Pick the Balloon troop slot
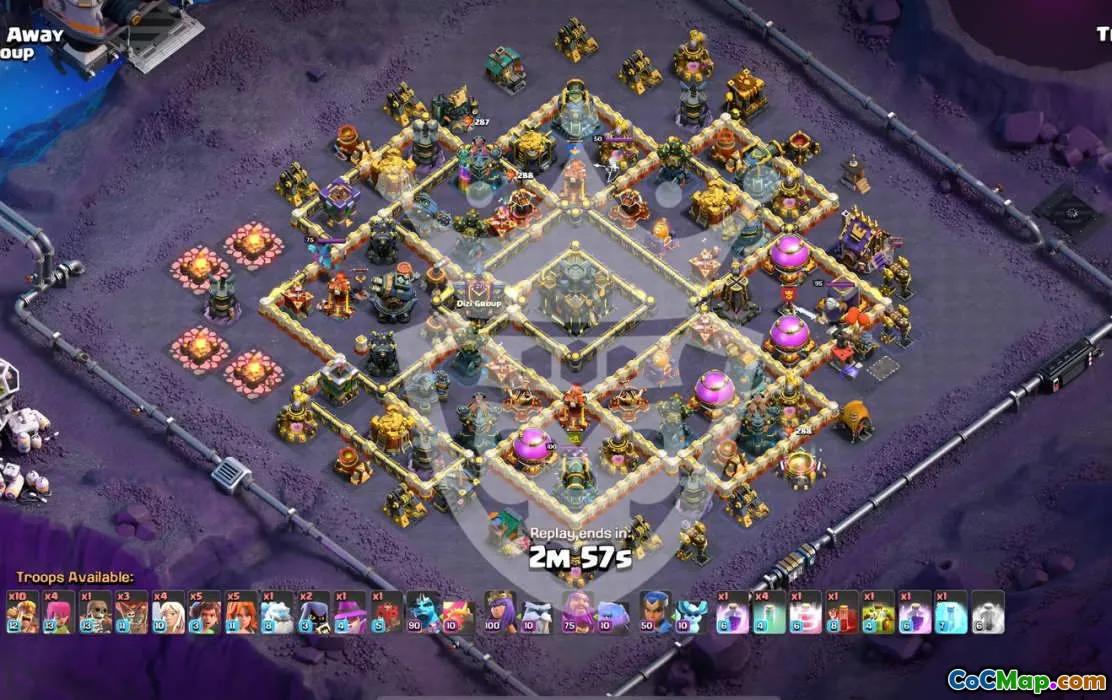 coord(130,612)
